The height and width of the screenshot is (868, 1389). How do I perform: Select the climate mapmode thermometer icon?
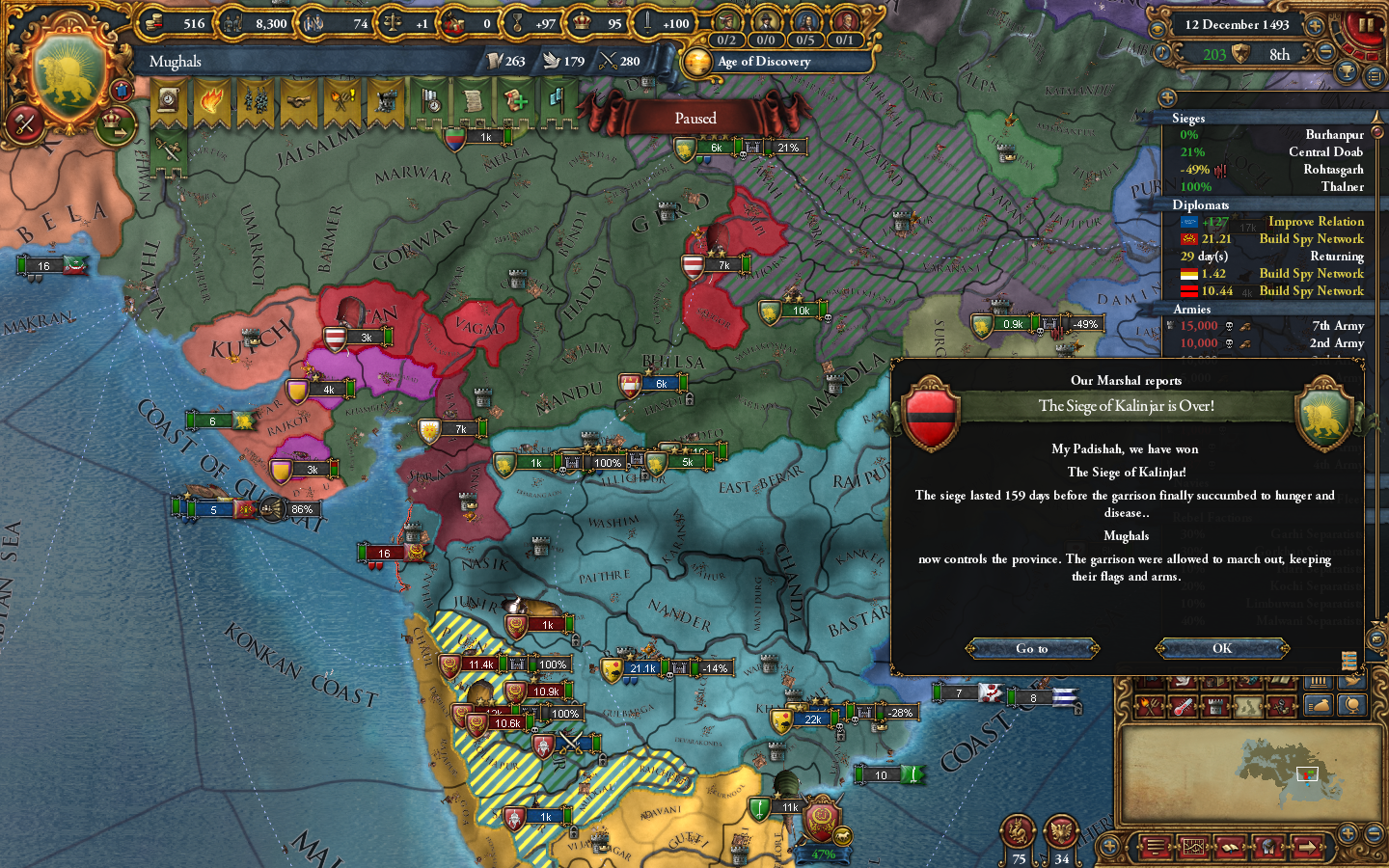[1183, 705]
